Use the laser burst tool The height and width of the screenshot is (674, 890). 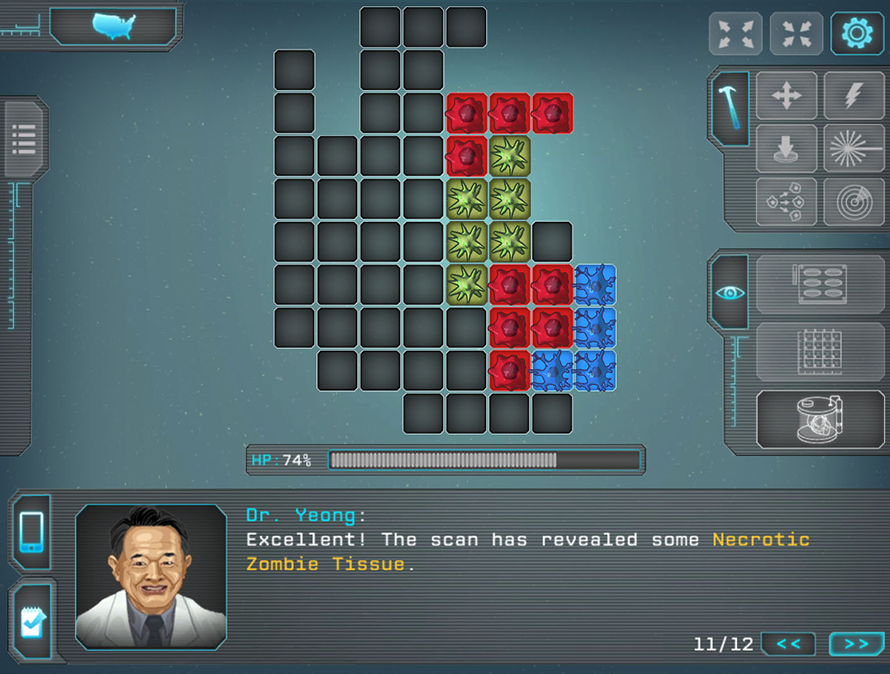point(853,148)
